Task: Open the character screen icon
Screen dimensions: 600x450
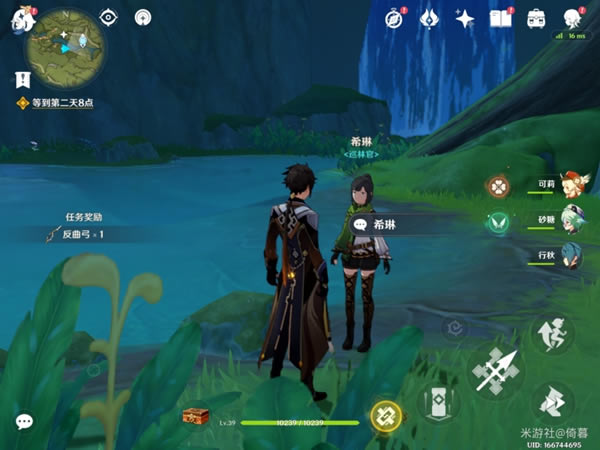Action: [x=572, y=18]
